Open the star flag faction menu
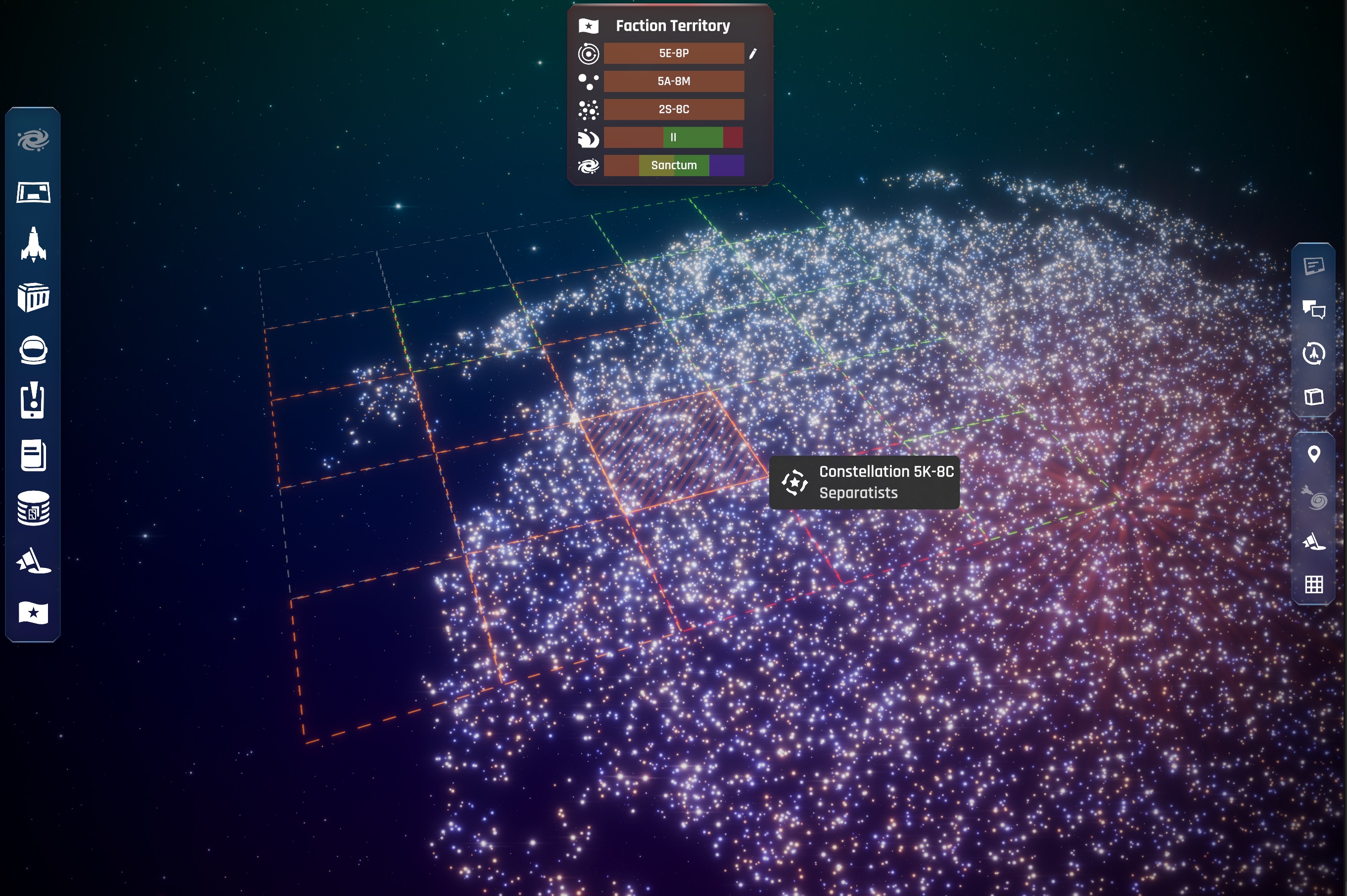 [x=33, y=613]
